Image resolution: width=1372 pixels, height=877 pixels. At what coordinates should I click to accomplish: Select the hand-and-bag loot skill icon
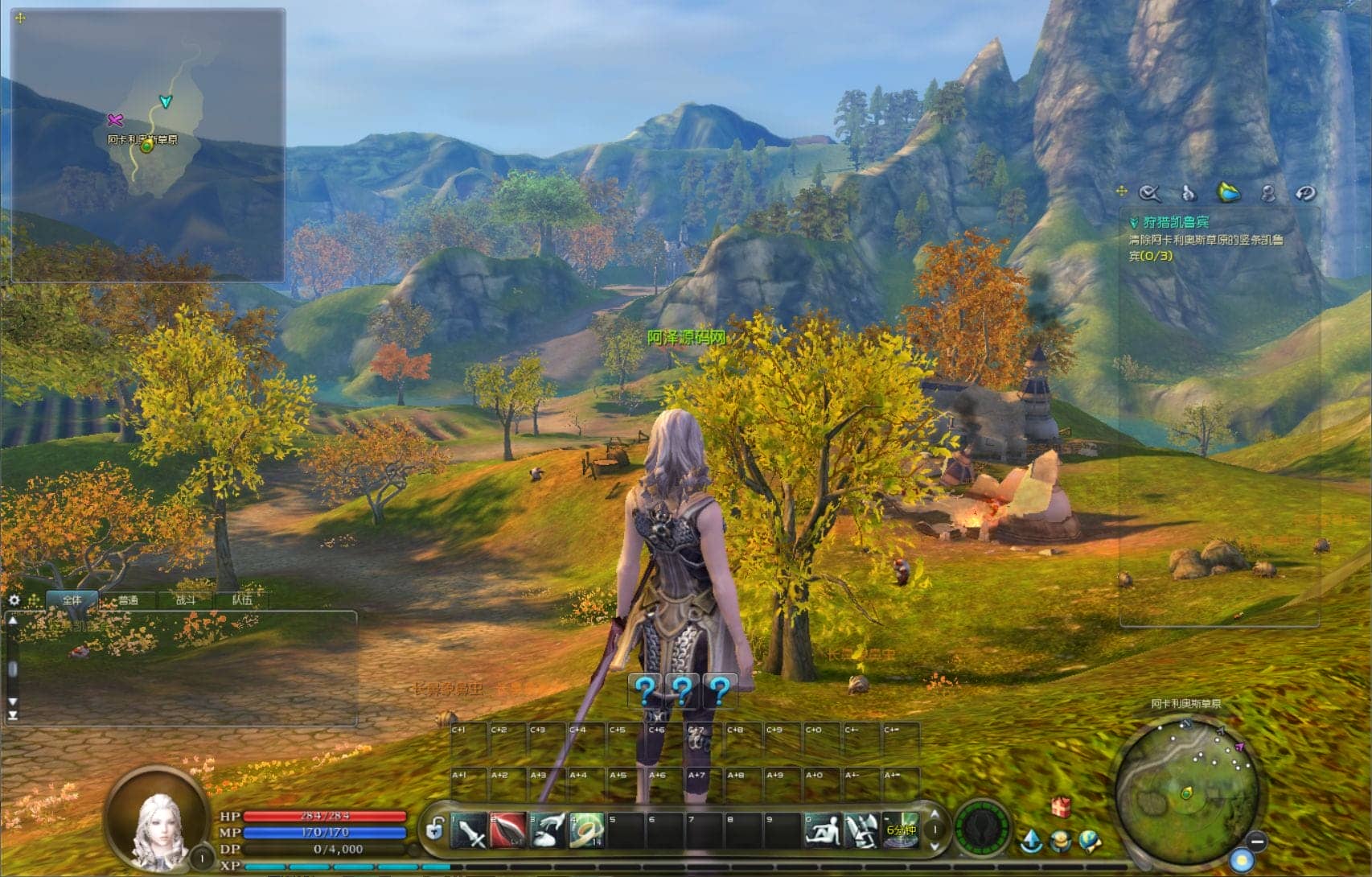tap(548, 831)
